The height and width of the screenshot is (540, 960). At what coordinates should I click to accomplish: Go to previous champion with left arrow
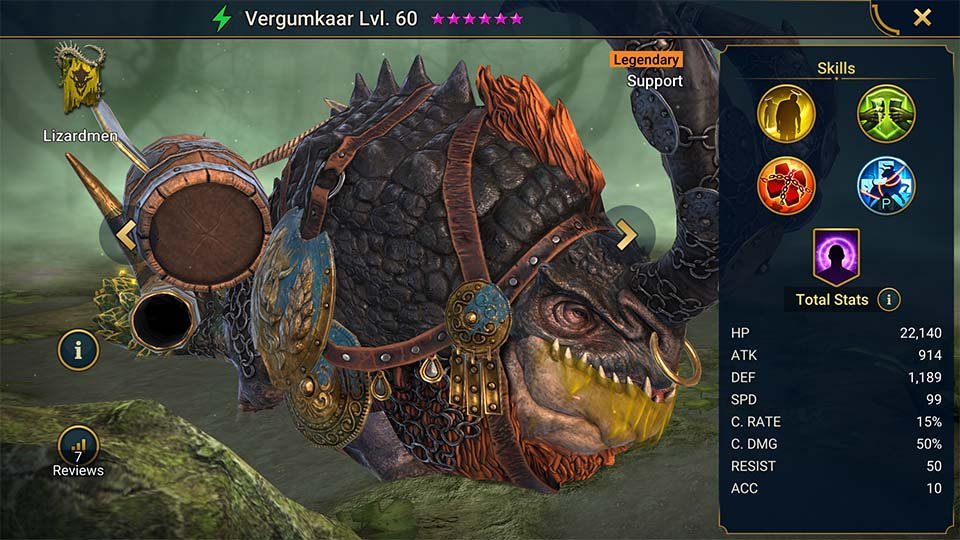126,235
